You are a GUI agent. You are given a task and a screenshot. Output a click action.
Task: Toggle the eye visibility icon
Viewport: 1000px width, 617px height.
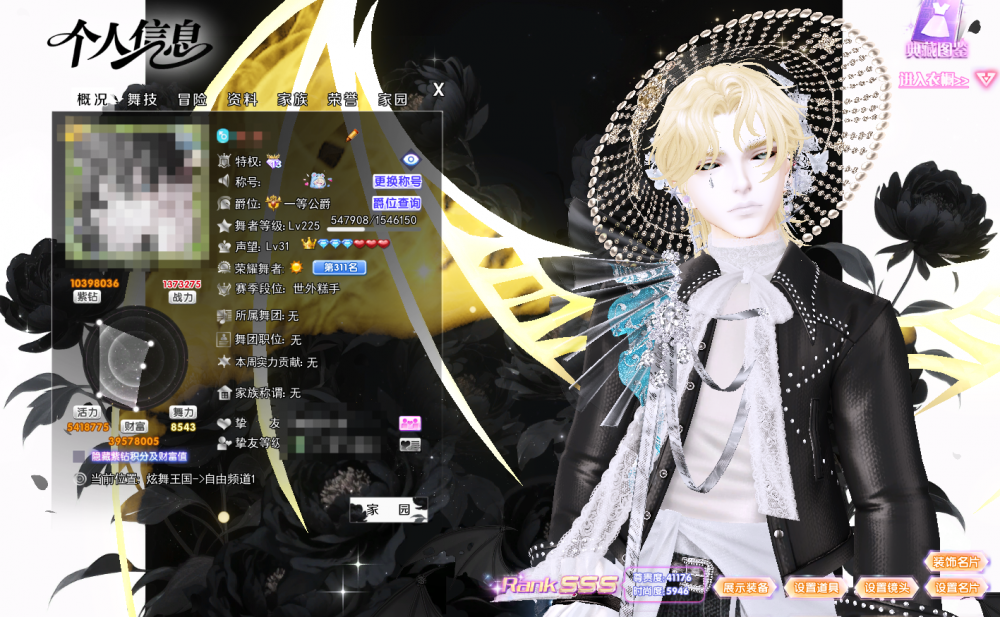click(x=410, y=159)
